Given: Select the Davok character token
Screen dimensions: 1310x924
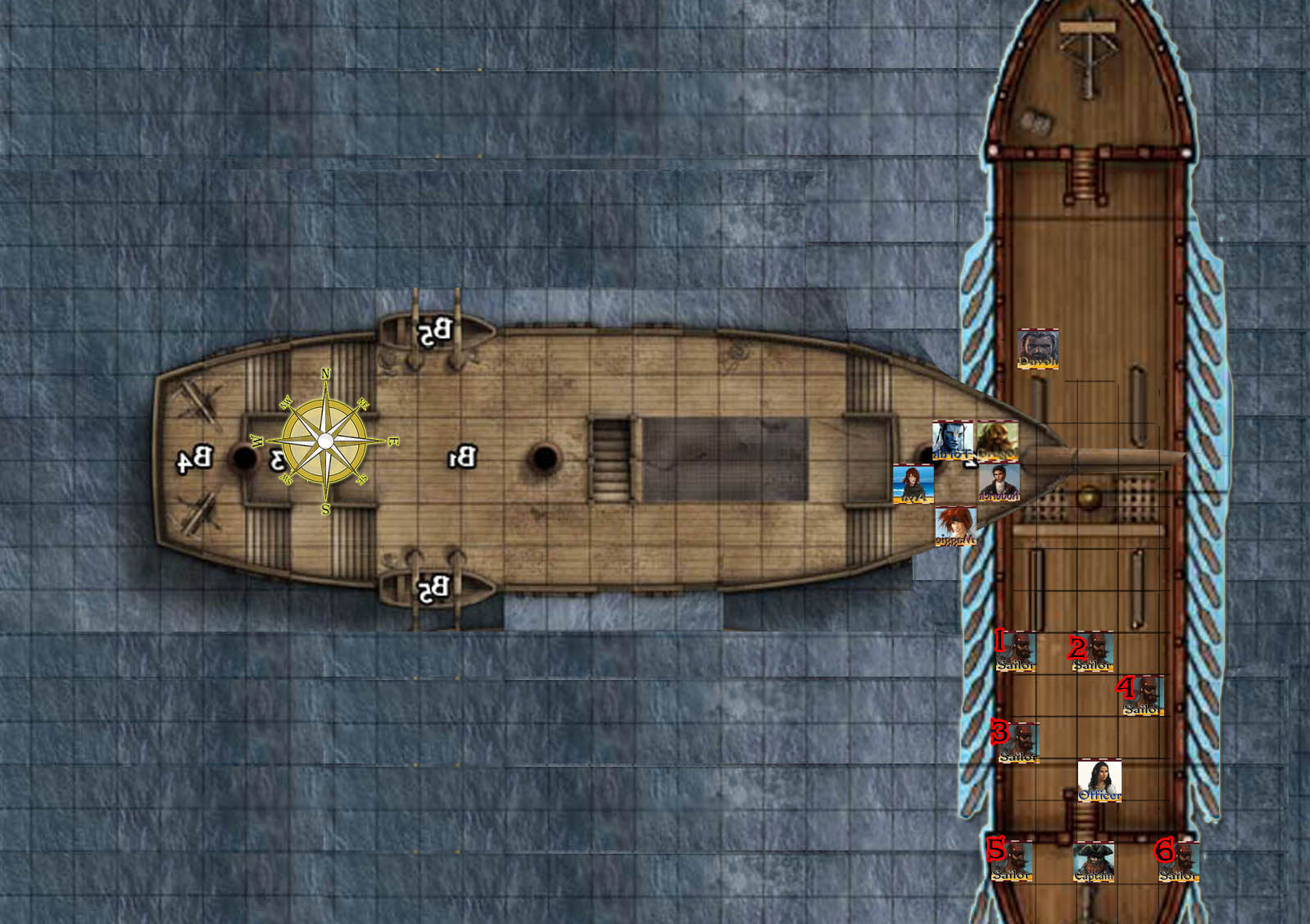Looking at the screenshot, I should click(x=1038, y=349).
